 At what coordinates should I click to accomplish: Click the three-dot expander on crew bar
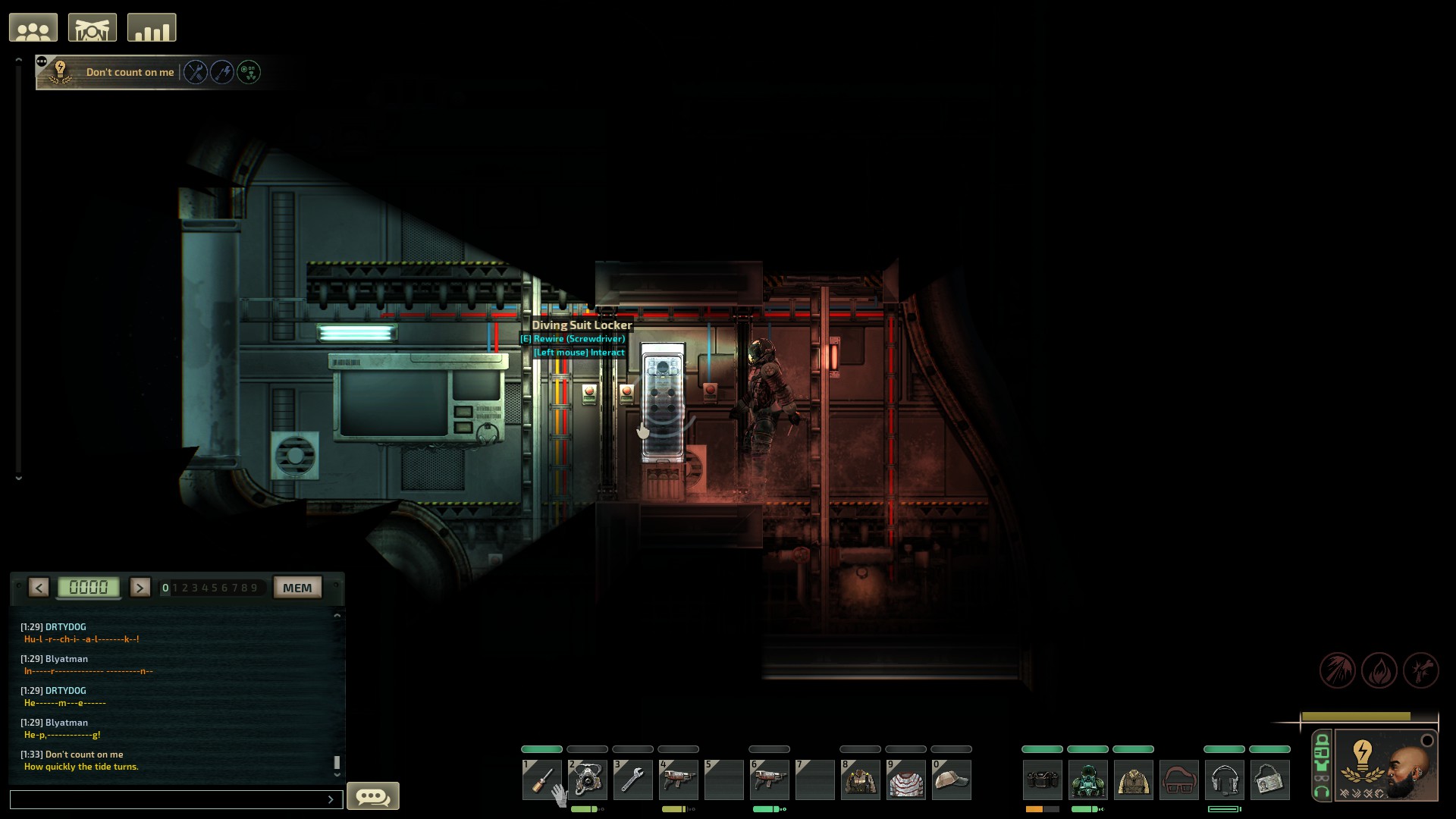pyautogui.click(x=40, y=60)
